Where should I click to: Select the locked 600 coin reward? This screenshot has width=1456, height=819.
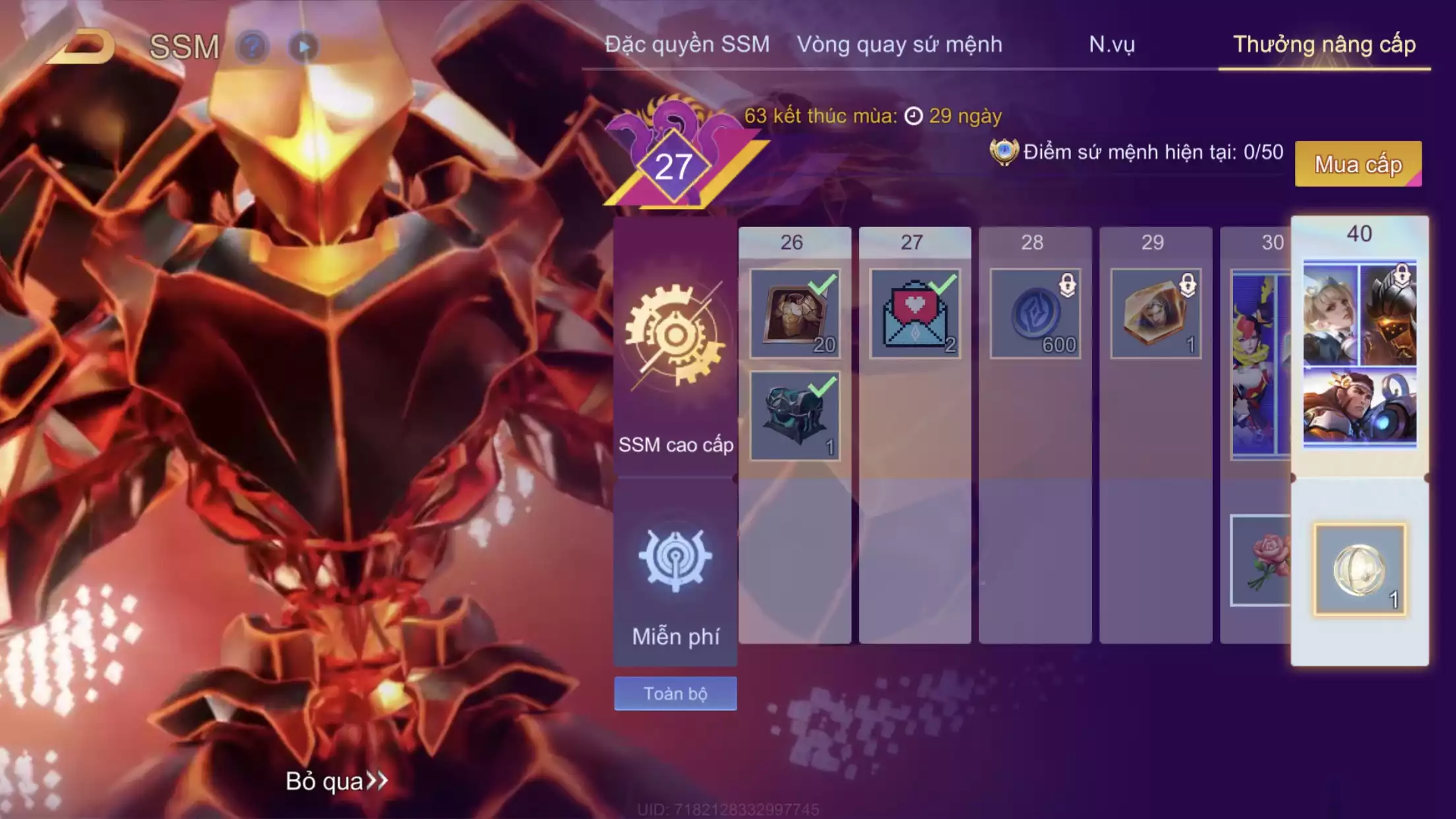(x=1035, y=314)
